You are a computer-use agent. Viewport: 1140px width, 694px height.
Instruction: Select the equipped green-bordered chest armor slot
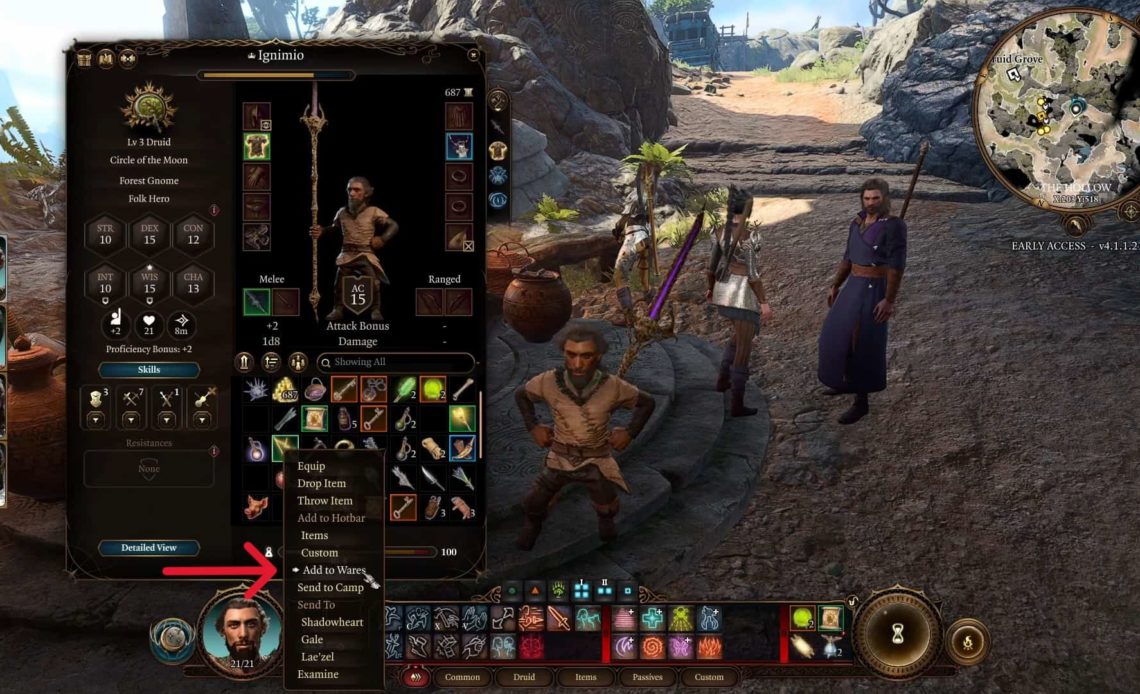pyautogui.click(x=257, y=147)
